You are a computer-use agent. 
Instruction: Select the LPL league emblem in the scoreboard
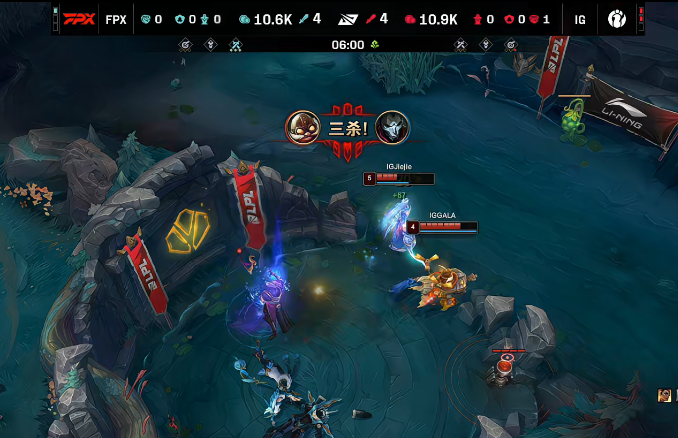[347, 19]
